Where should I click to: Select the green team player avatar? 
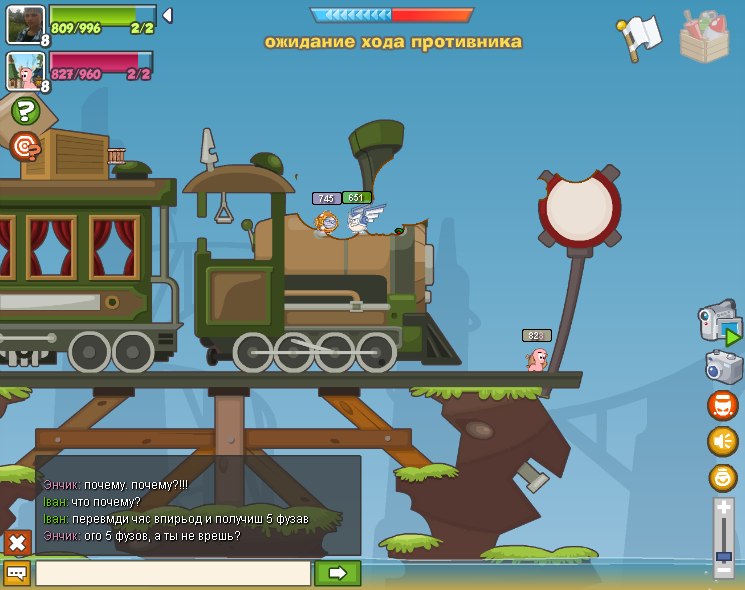pyautogui.click(x=25, y=23)
